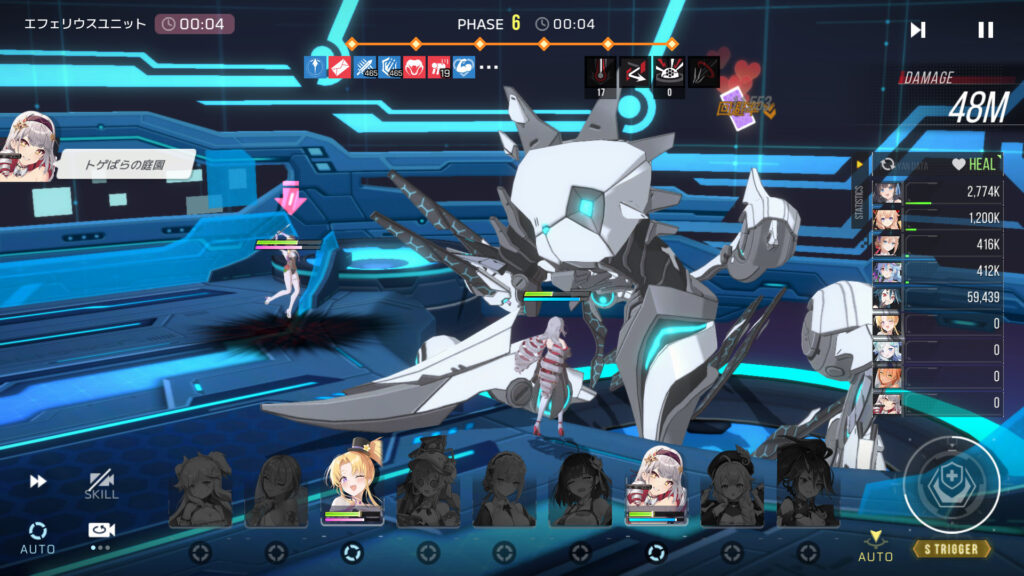Inspect the red envelope status icon
This screenshot has height=576, width=1024.
point(340,68)
